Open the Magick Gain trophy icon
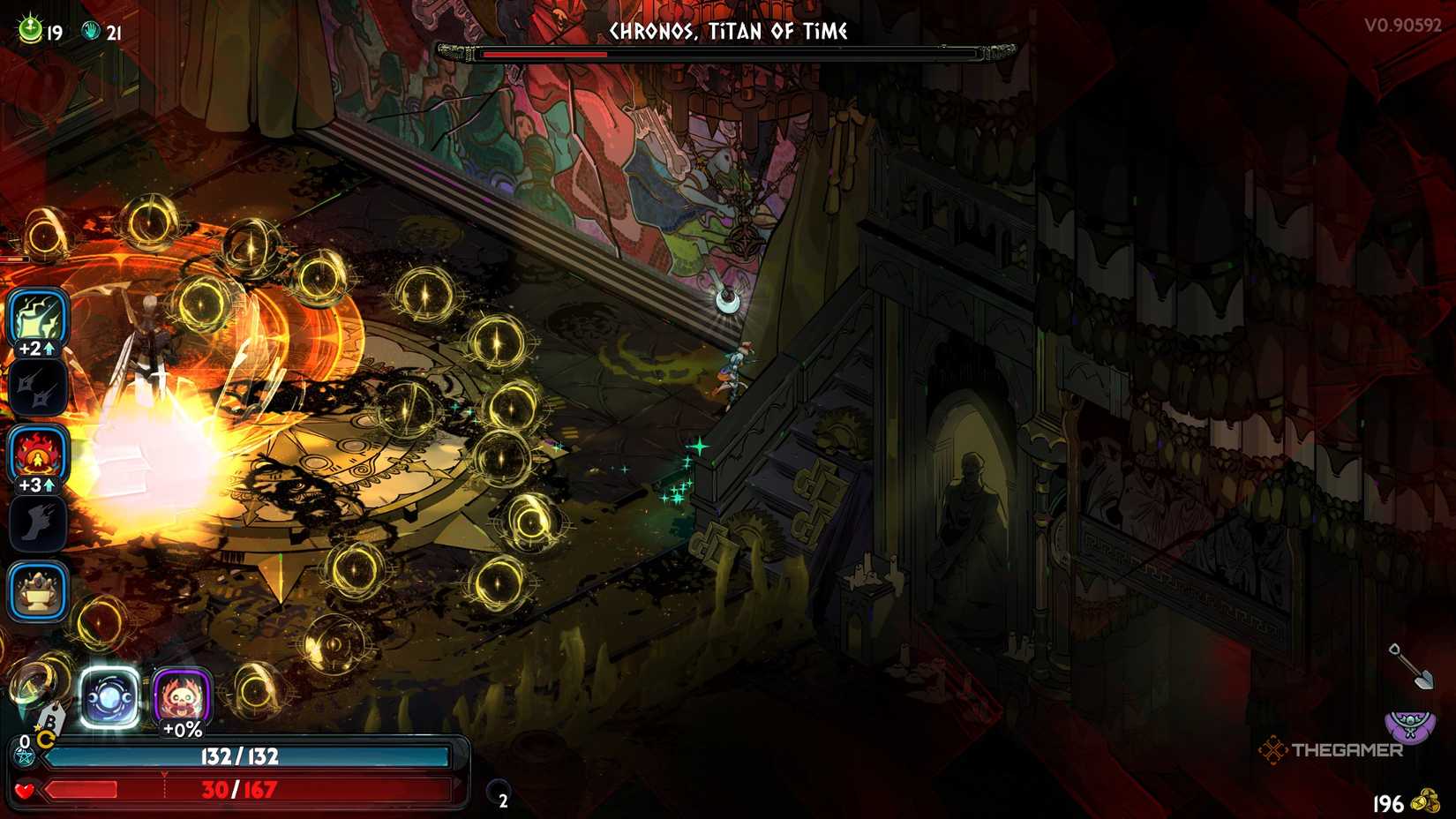Viewport: 1456px width, 819px height. 37,591
